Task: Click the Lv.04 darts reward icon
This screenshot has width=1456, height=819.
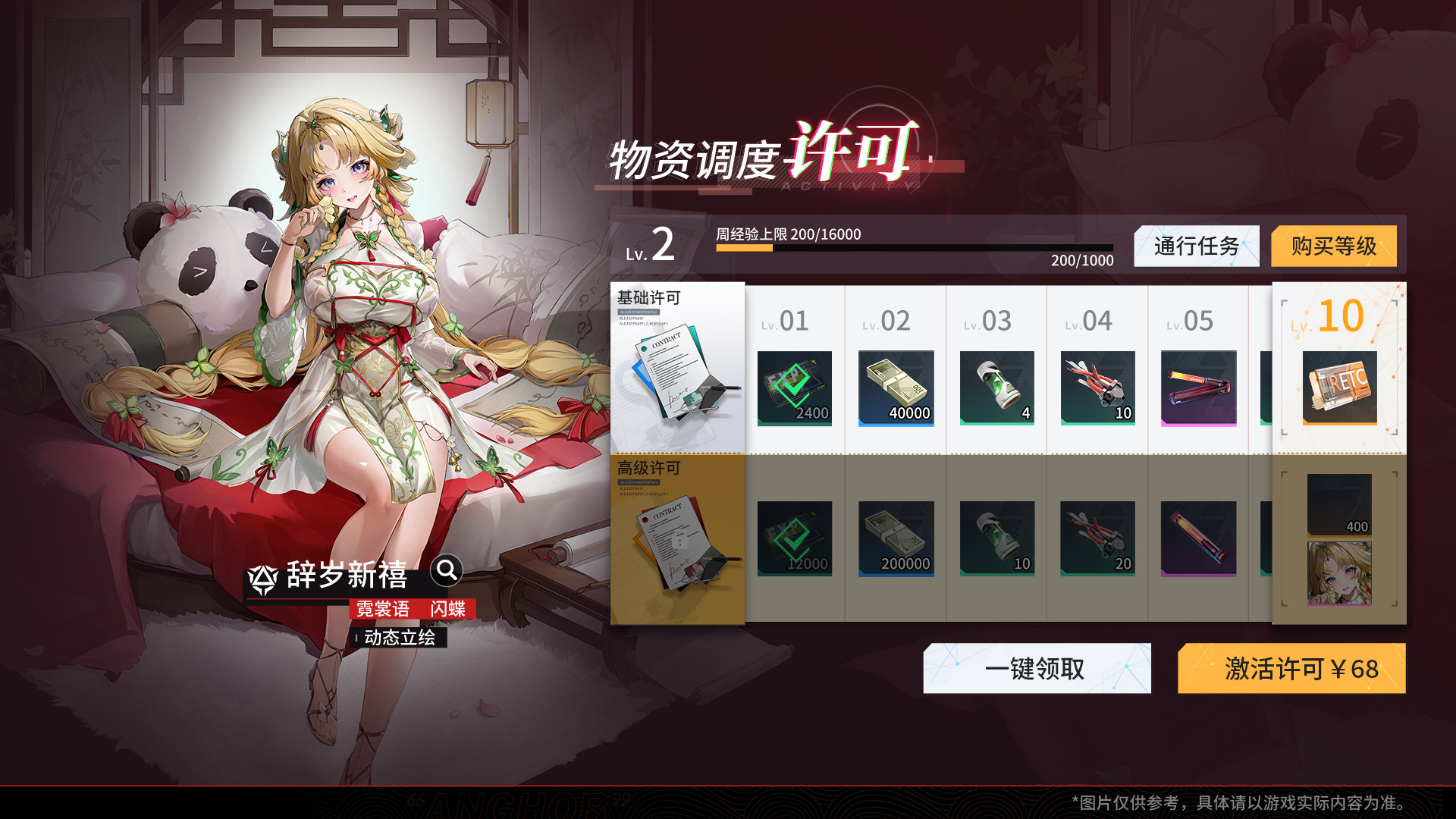Action: [1097, 389]
